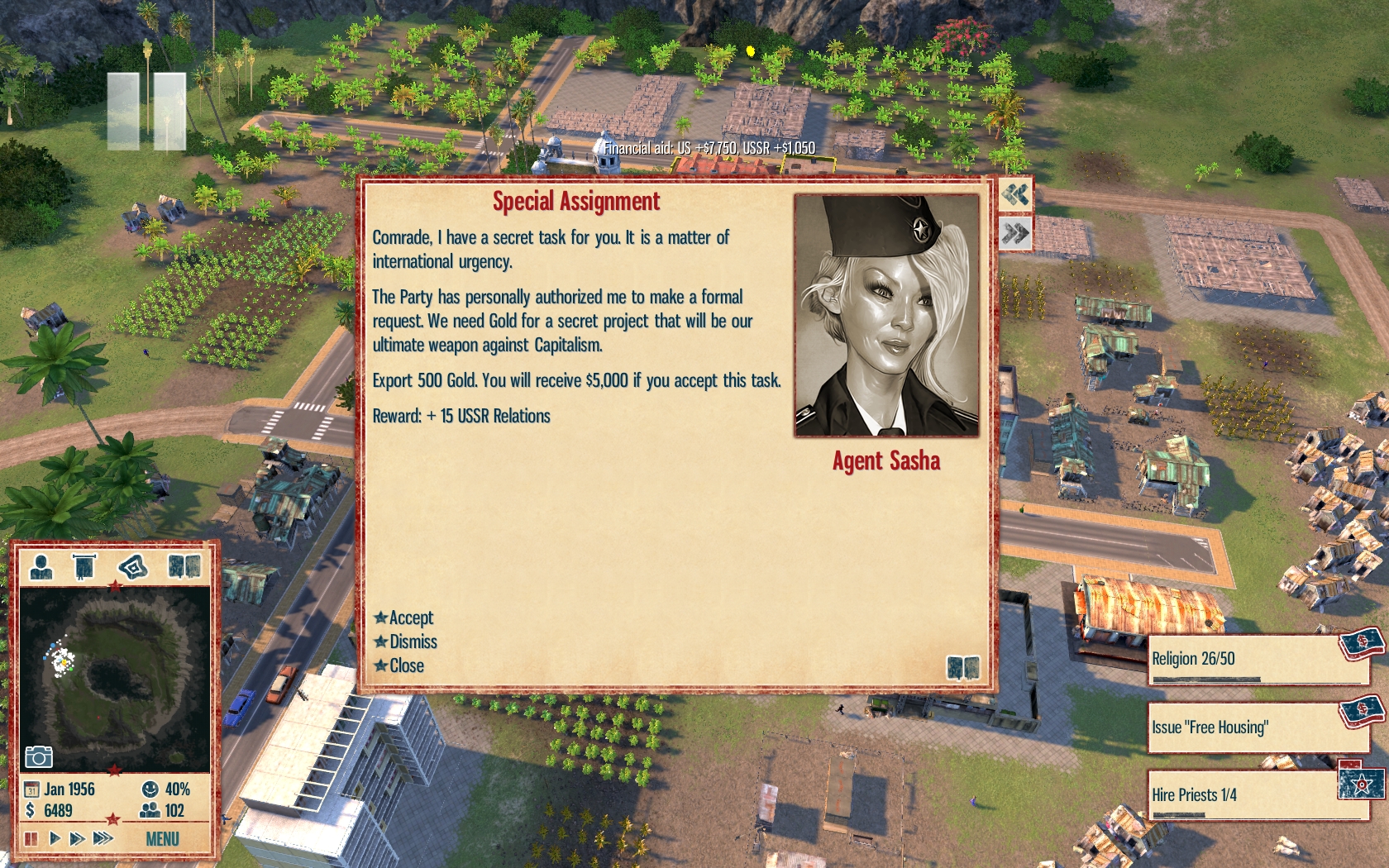Go to previous message with left double-arrow
This screenshot has height=868, width=1389.
click(x=1015, y=195)
